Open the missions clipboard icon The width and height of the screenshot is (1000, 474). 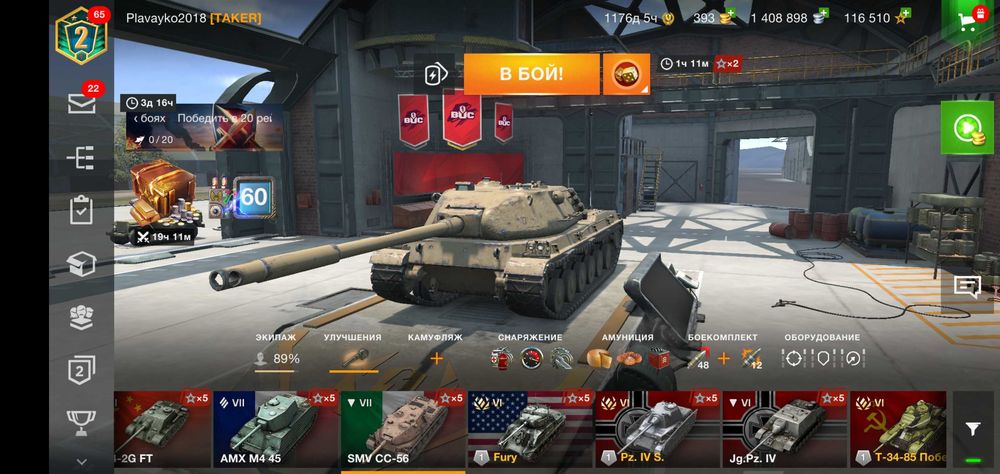82,210
